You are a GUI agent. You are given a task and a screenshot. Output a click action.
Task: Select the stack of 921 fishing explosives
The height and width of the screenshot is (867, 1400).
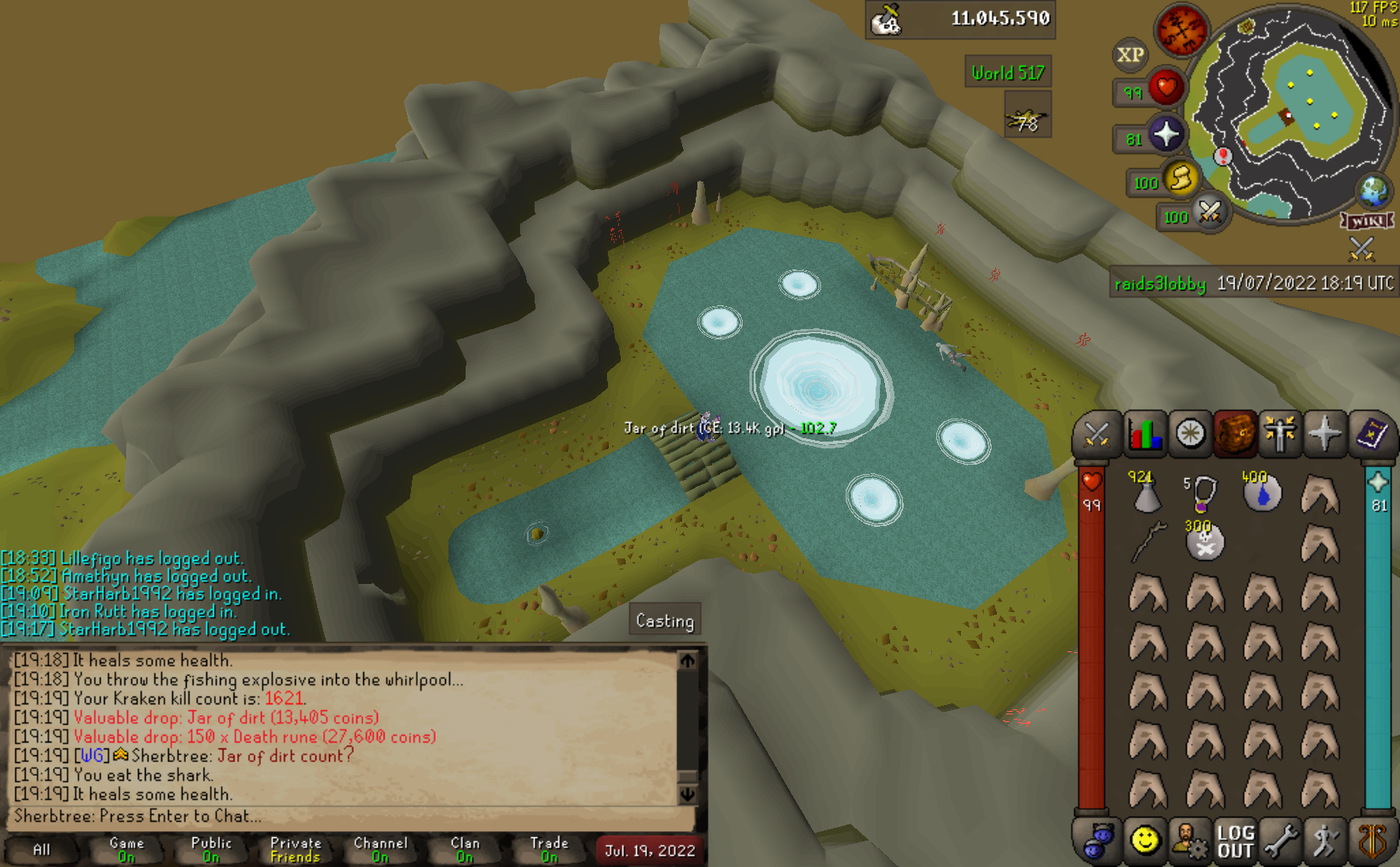coord(1147,494)
